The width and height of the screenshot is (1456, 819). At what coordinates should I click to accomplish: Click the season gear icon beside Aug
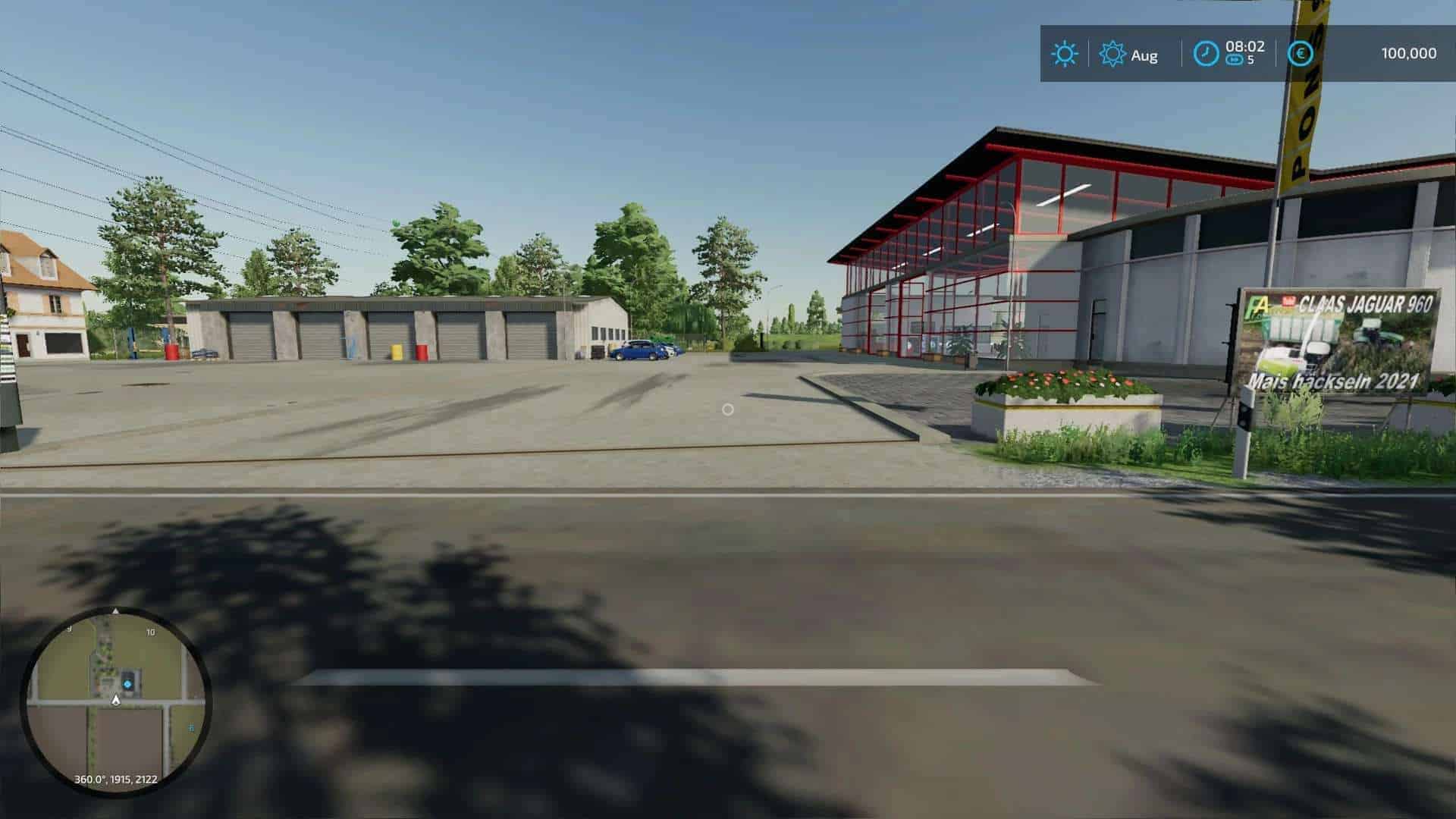1112,54
